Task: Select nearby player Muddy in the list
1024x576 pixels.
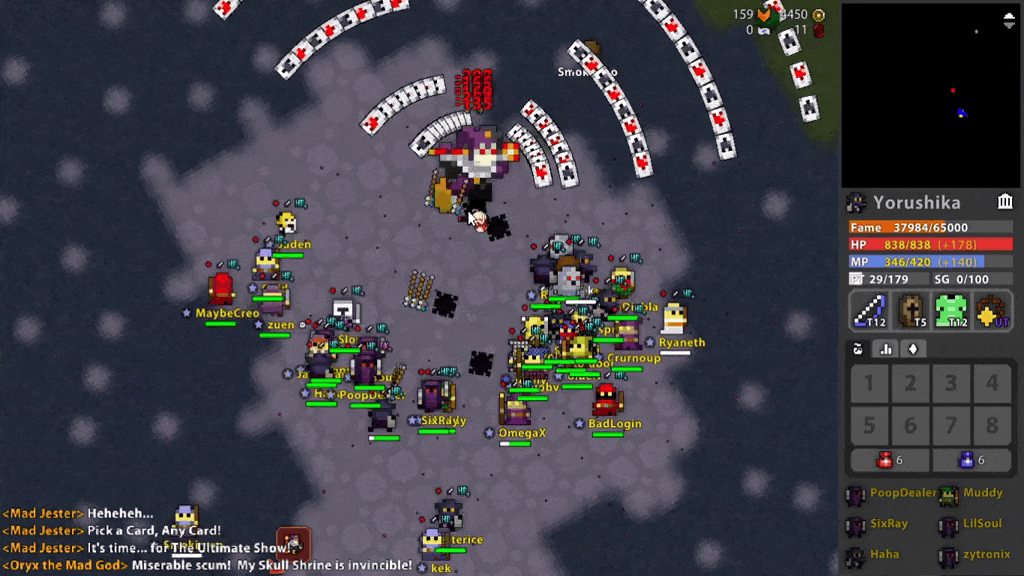Action: 973,493
